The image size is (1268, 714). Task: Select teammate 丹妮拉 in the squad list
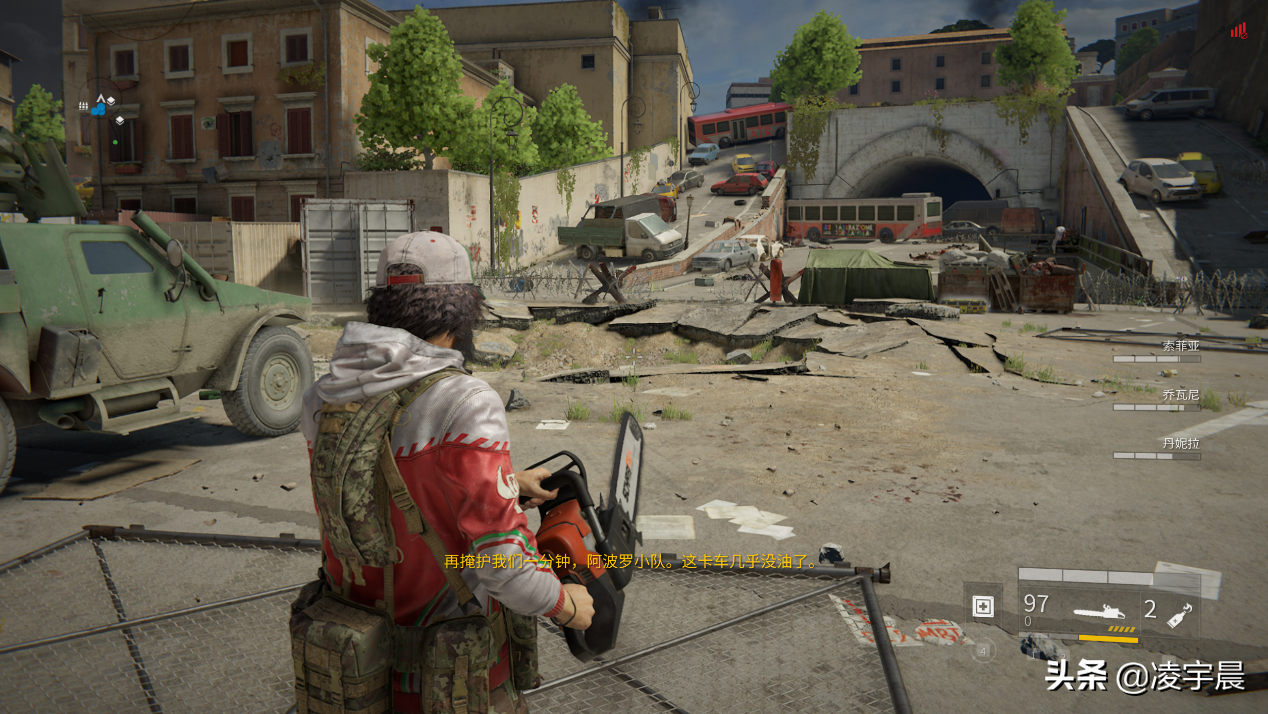coord(1180,443)
